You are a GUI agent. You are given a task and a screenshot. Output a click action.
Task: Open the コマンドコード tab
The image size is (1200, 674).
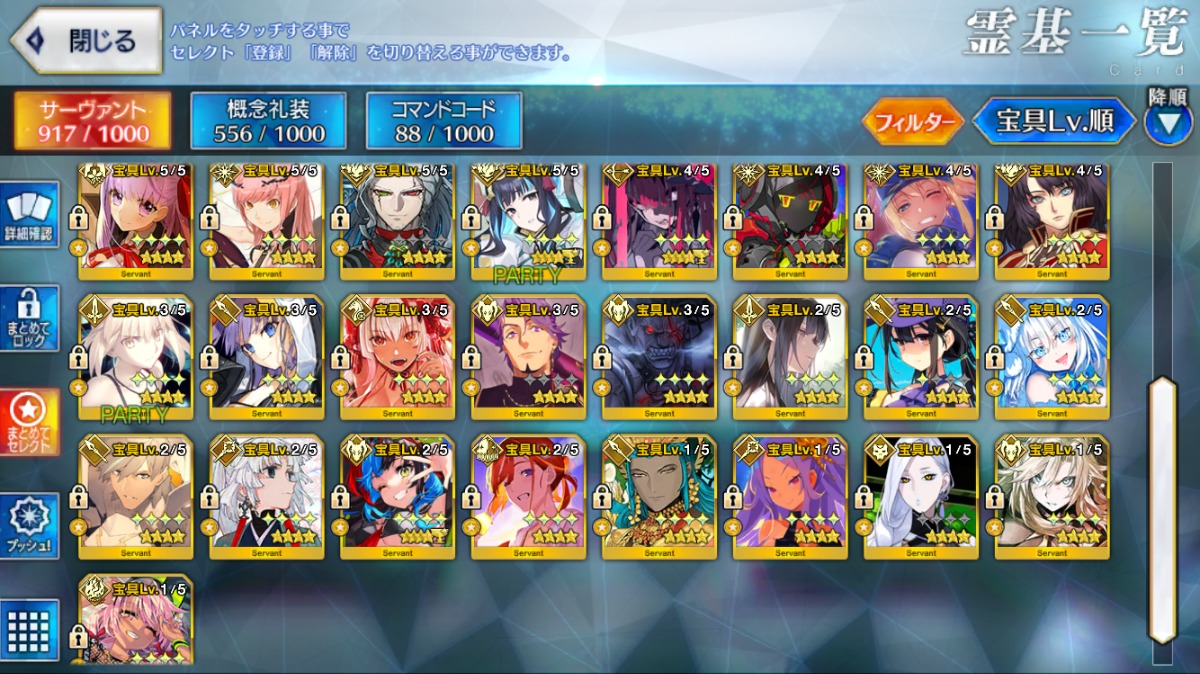coord(443,121)
